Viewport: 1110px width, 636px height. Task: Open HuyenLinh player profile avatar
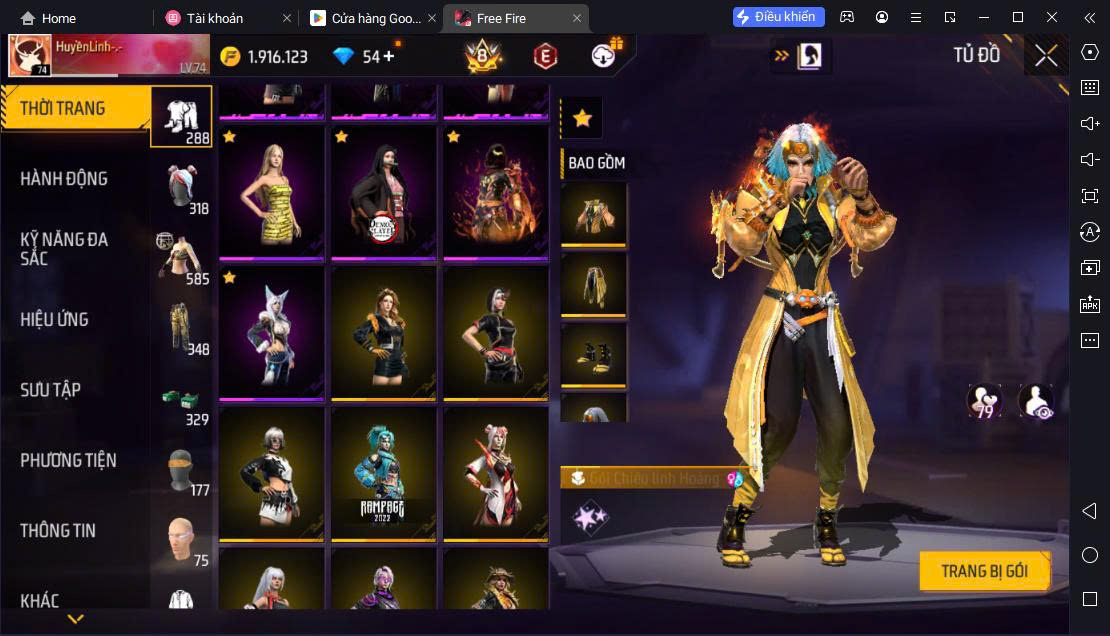coord(30,56)
